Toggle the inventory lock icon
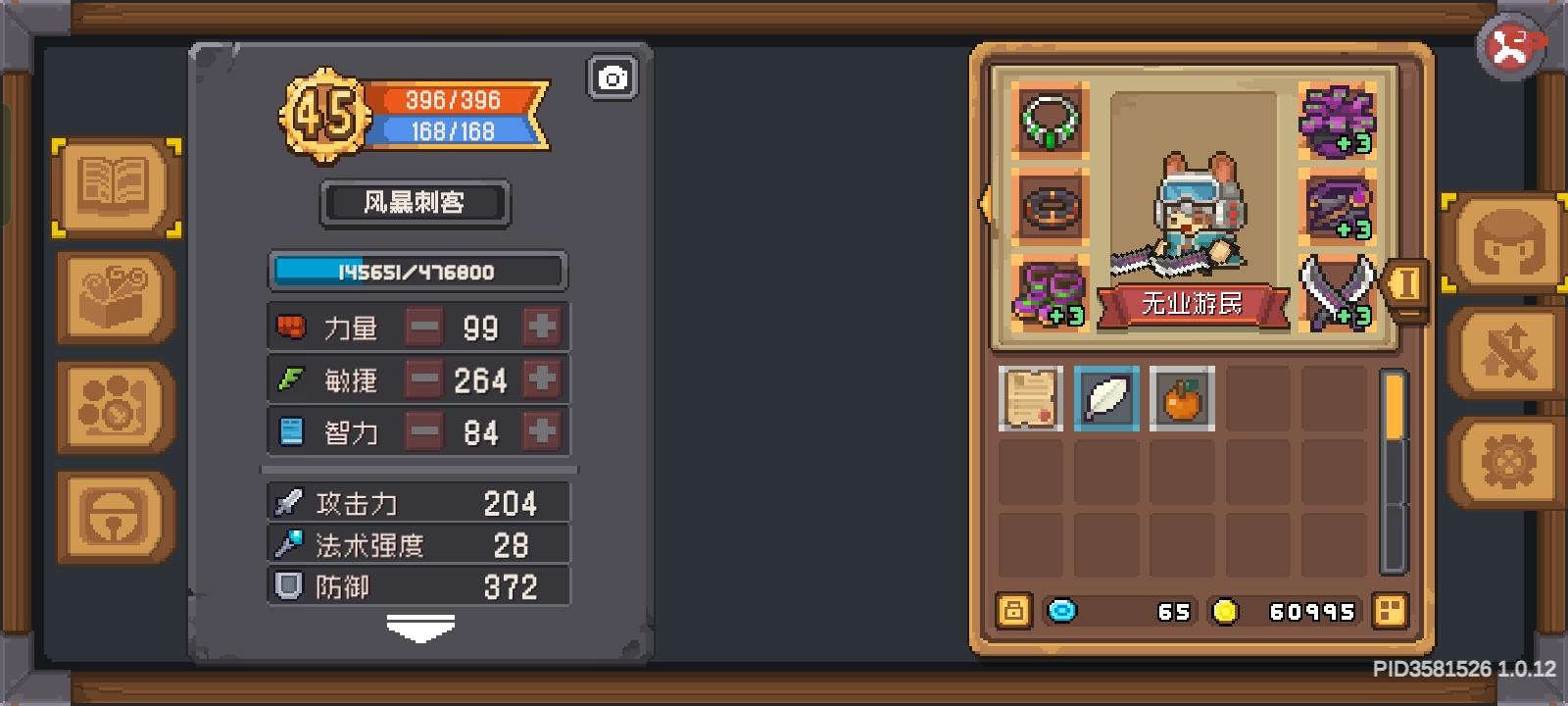 tap(1015, 612)
